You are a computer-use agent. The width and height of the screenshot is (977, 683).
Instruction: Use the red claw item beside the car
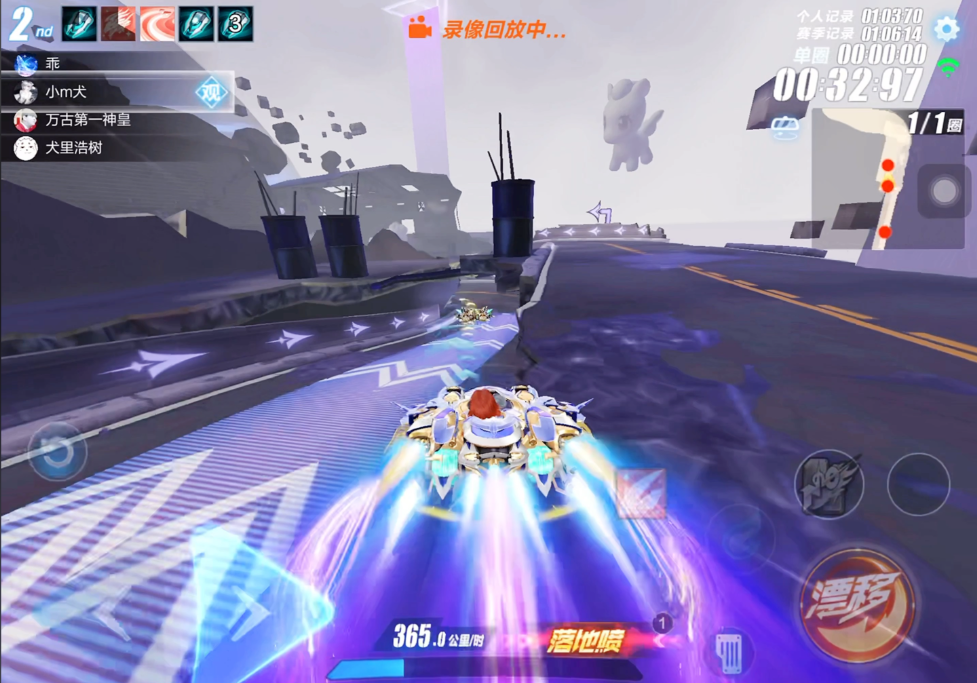point(641,493)
